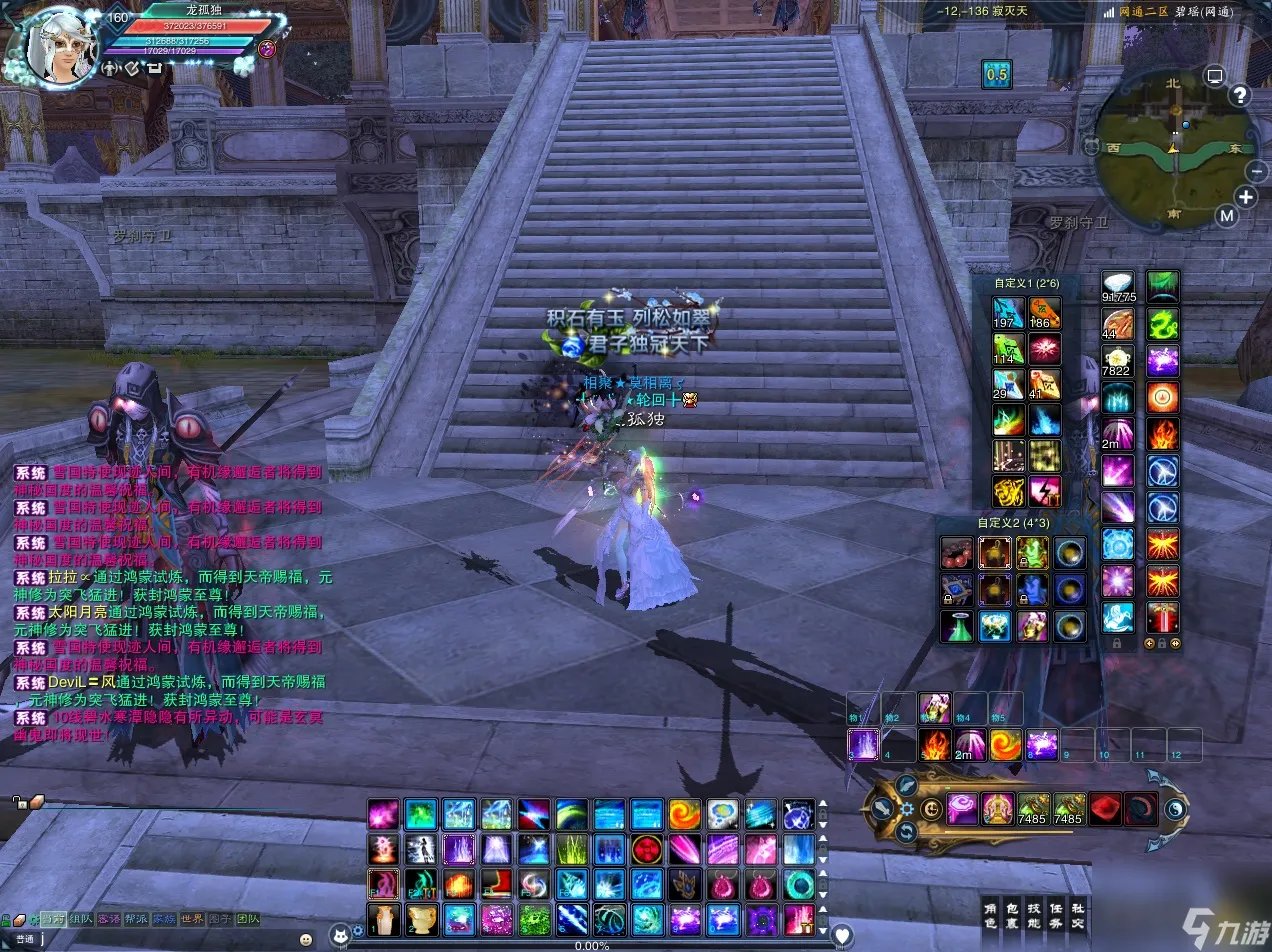
Task: Click the question mark help button
Action: click(1240, 96)
